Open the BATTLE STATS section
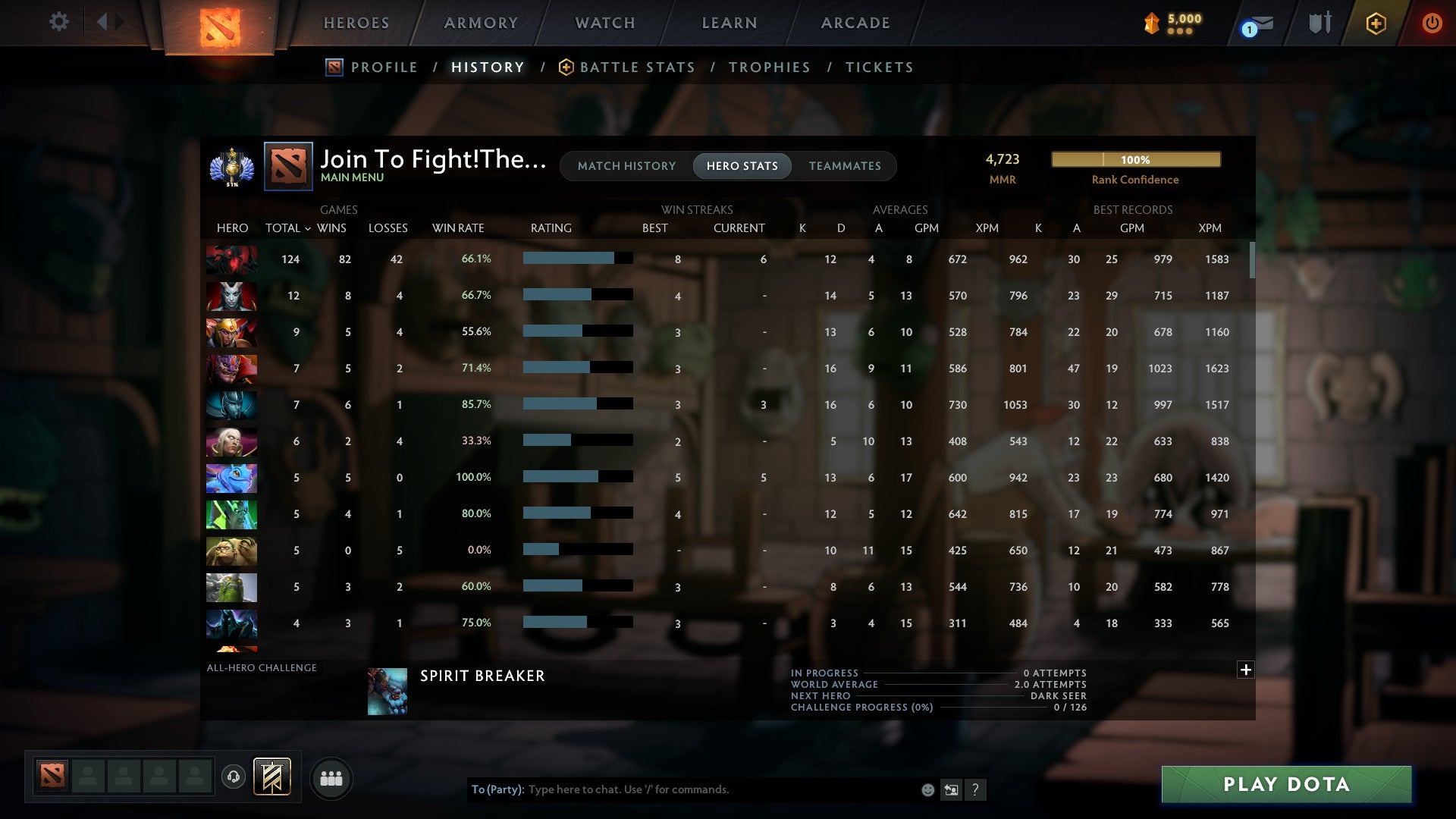 point(637,67)
